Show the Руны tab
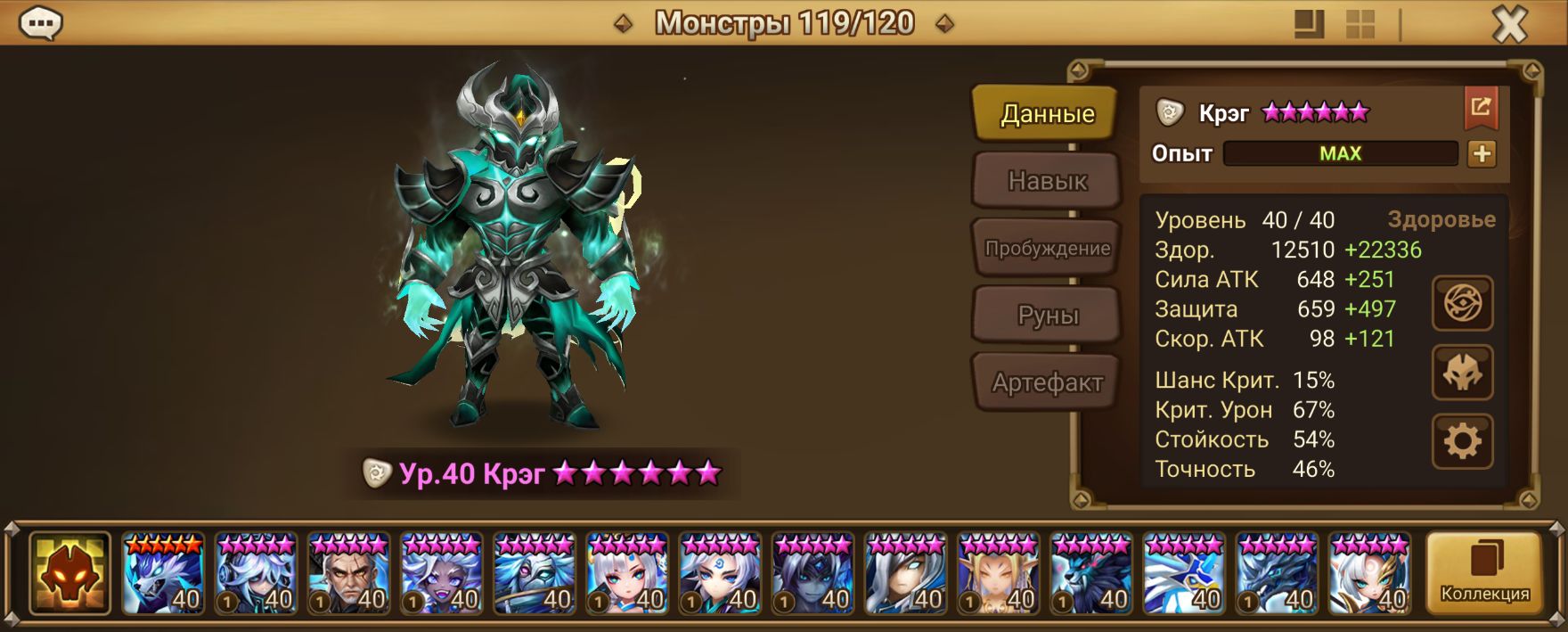The width and height of the screenshot is (1568, 632). click(1047, 316)
